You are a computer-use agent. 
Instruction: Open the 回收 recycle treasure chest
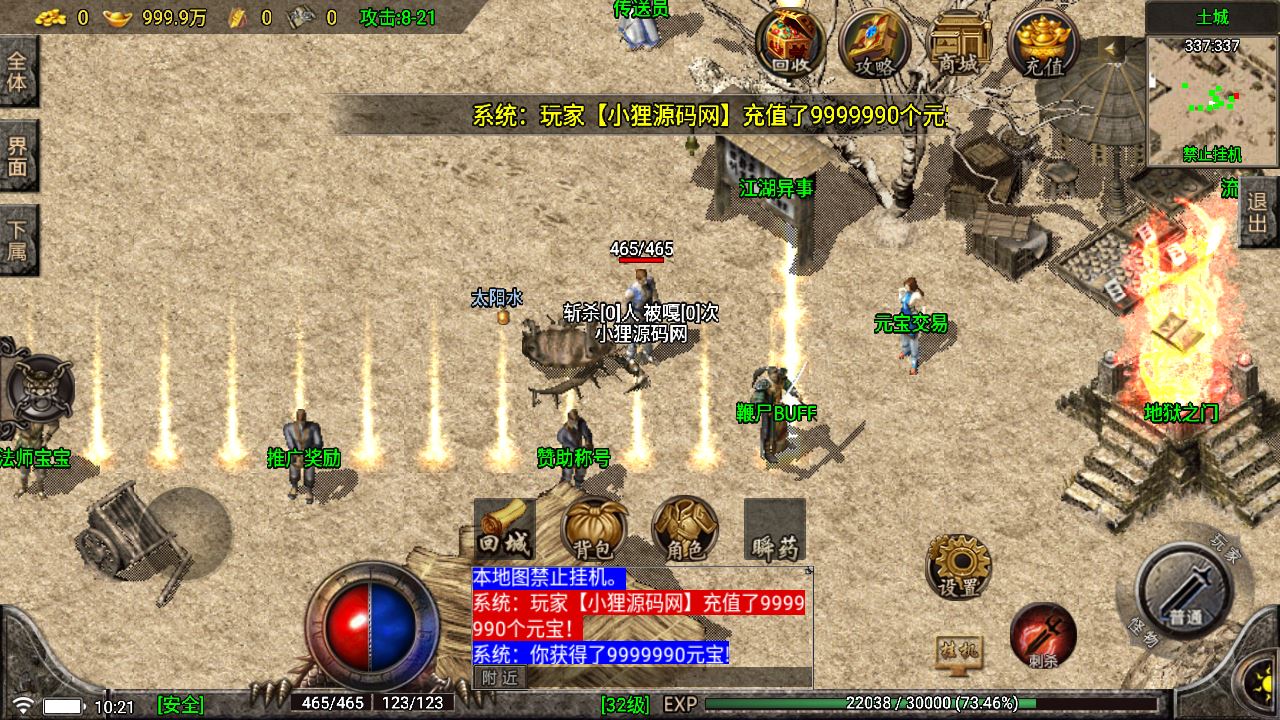point(790,43)
